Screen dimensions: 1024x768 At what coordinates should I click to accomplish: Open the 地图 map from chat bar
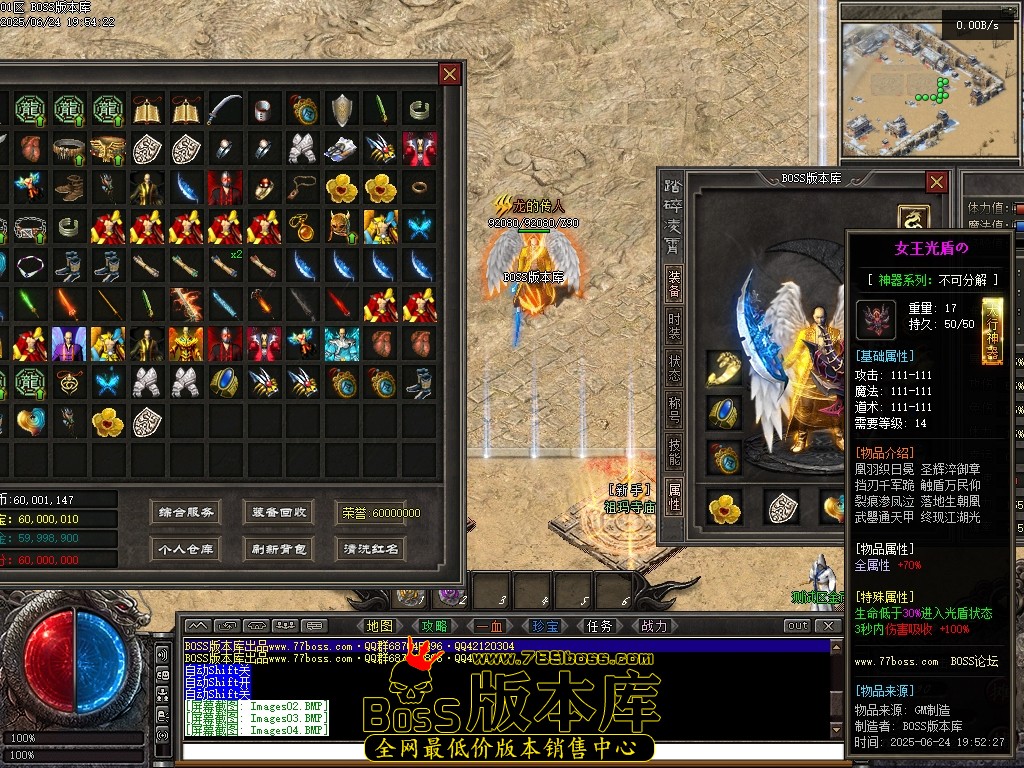[380, 626]
